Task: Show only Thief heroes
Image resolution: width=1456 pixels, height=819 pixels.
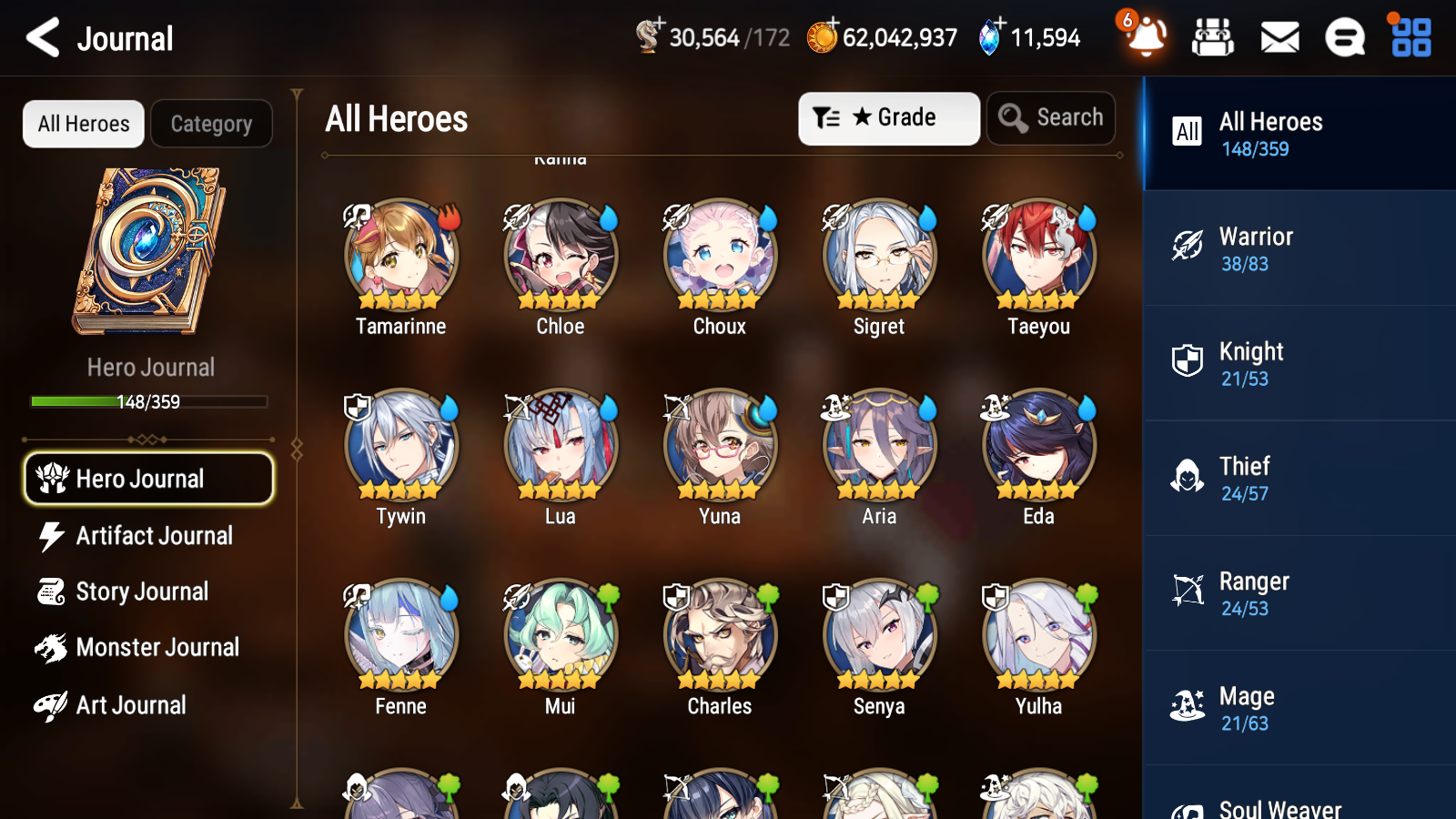Action: (x=1299, y=480)
